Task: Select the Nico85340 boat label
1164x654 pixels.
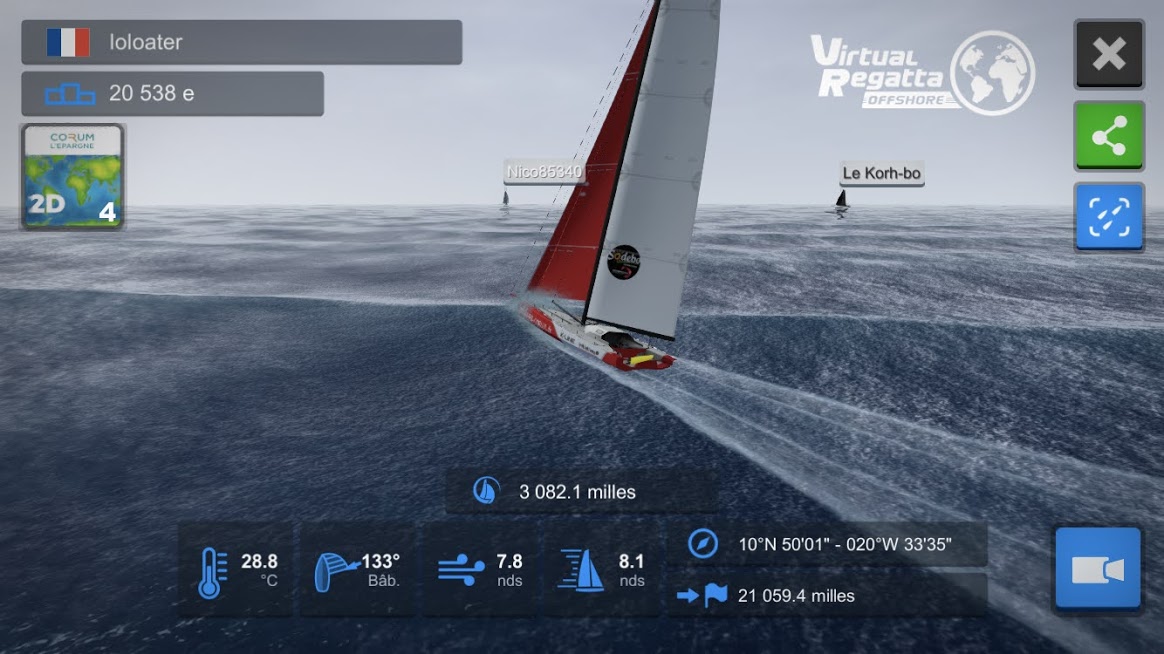Action: 544,172
